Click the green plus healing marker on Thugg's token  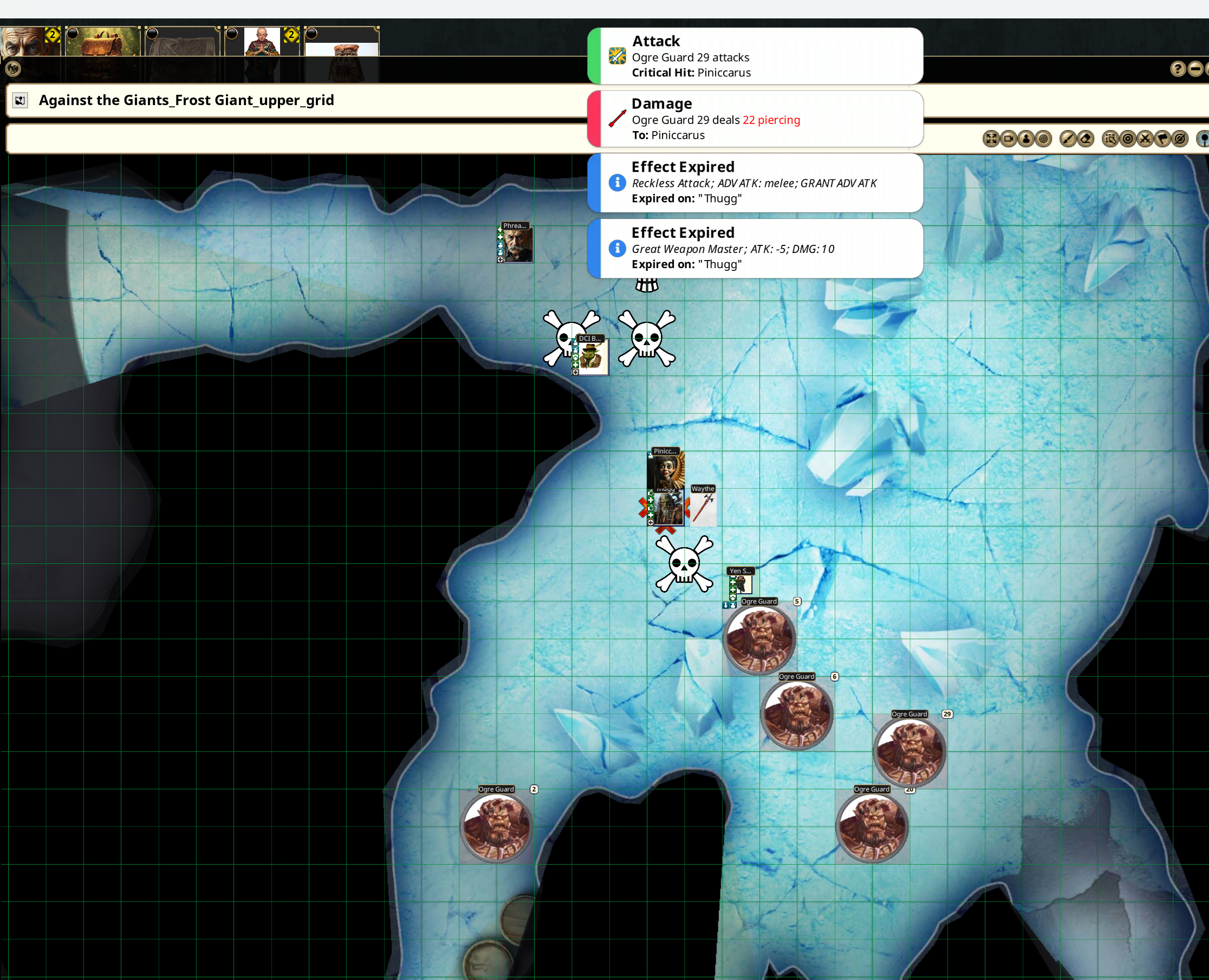click(x=651, y=501)
